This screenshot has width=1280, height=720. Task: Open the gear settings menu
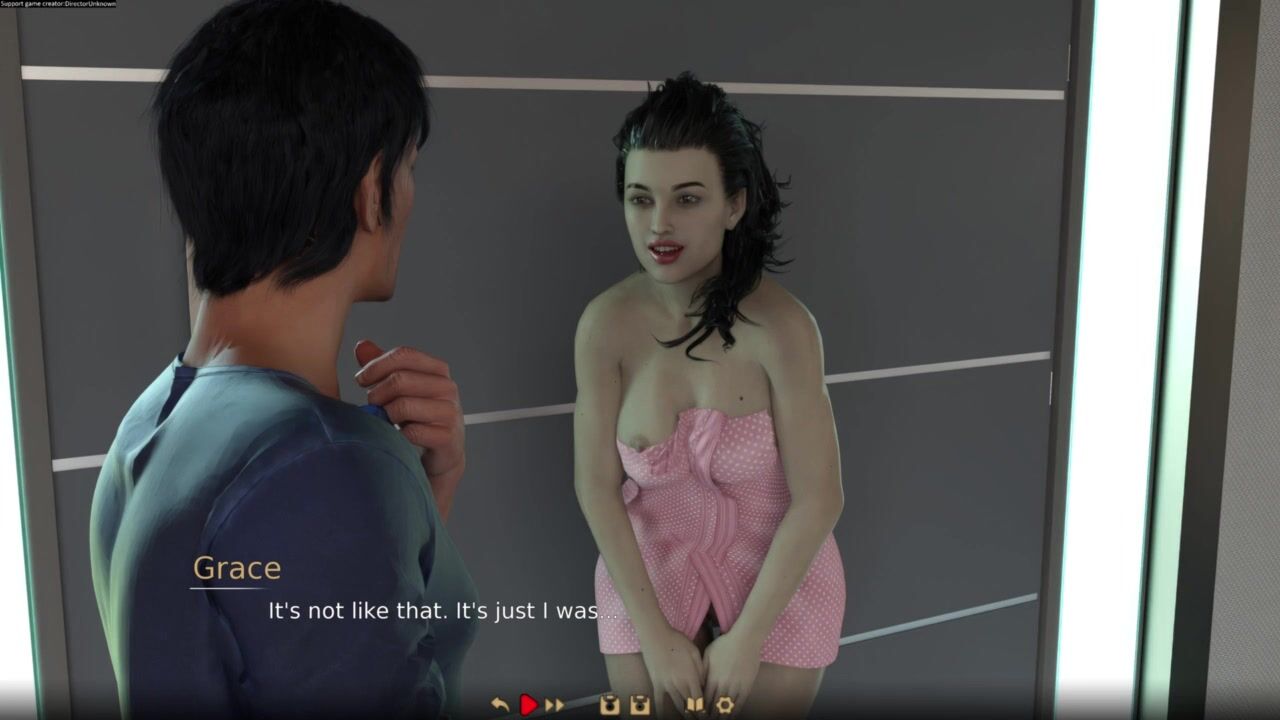[x=725, y=705]
